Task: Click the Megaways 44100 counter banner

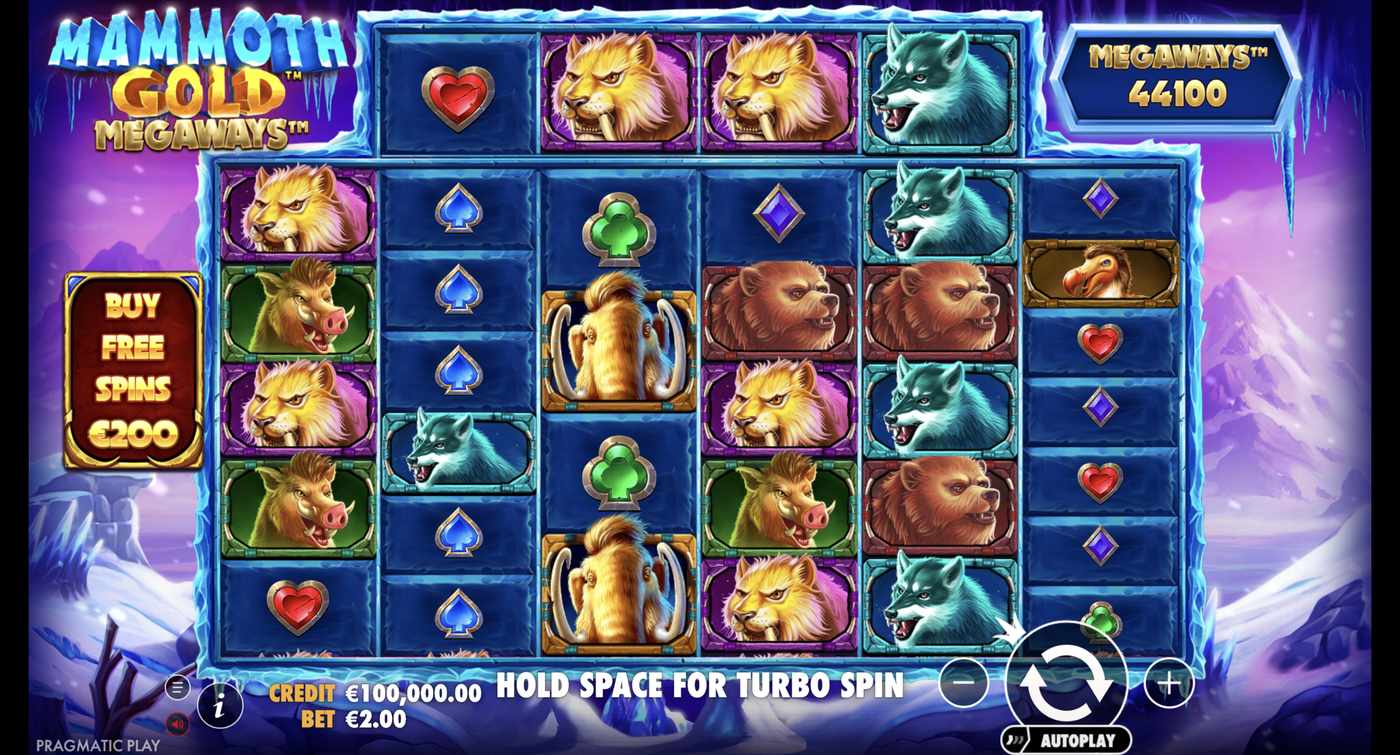Action: [1173, 77]
